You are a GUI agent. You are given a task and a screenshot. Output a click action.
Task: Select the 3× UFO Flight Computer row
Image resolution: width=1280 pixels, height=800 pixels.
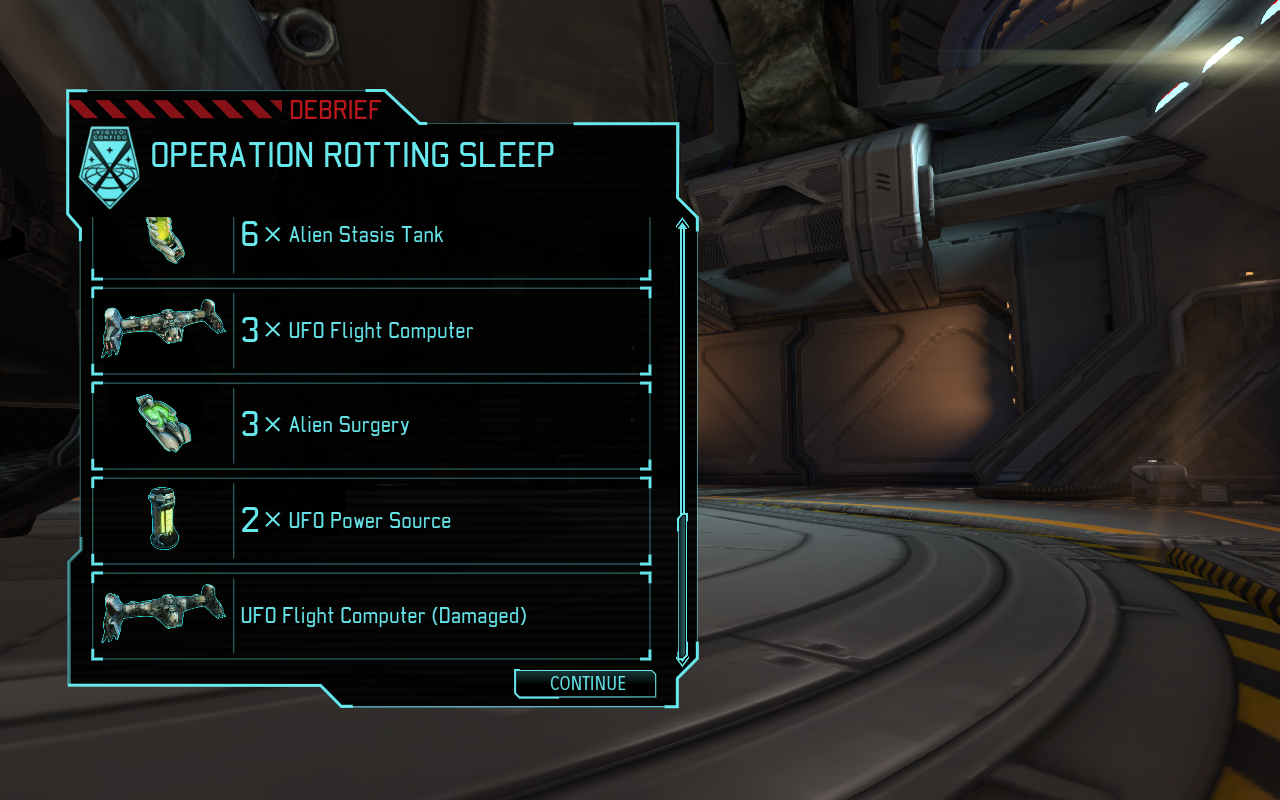click(371, 331)
